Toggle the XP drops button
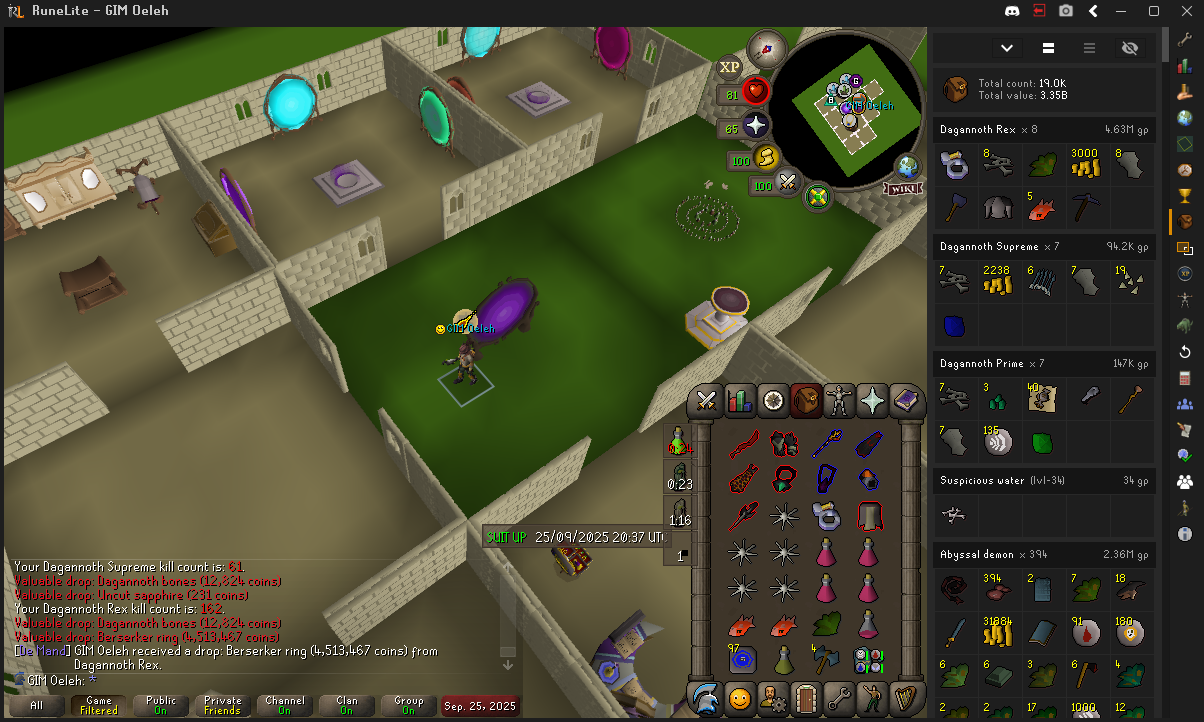Image resolution: width=1204 pixels, height=722 pixels. click(730, 67)
